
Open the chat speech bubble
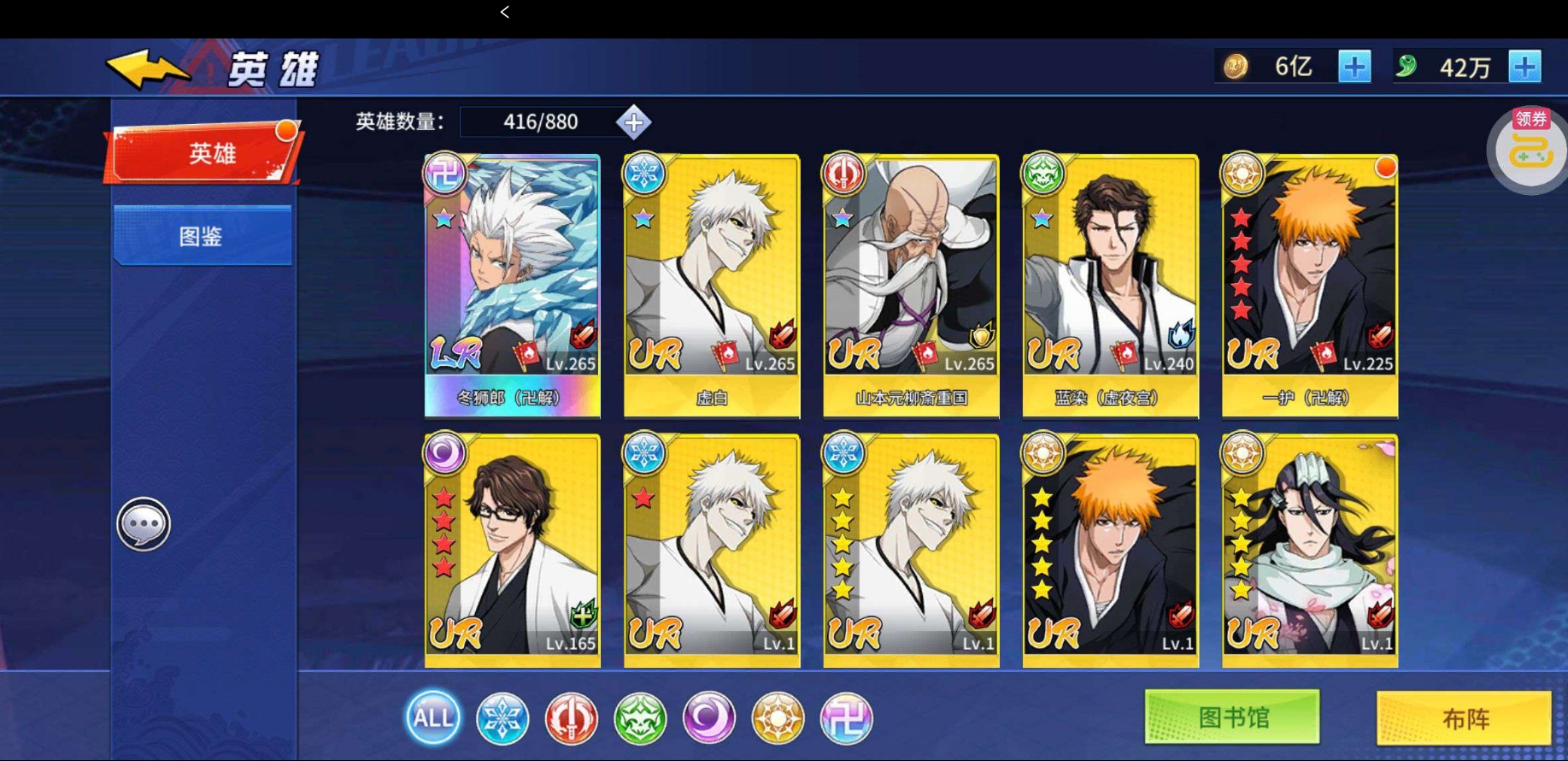(144, 523)
